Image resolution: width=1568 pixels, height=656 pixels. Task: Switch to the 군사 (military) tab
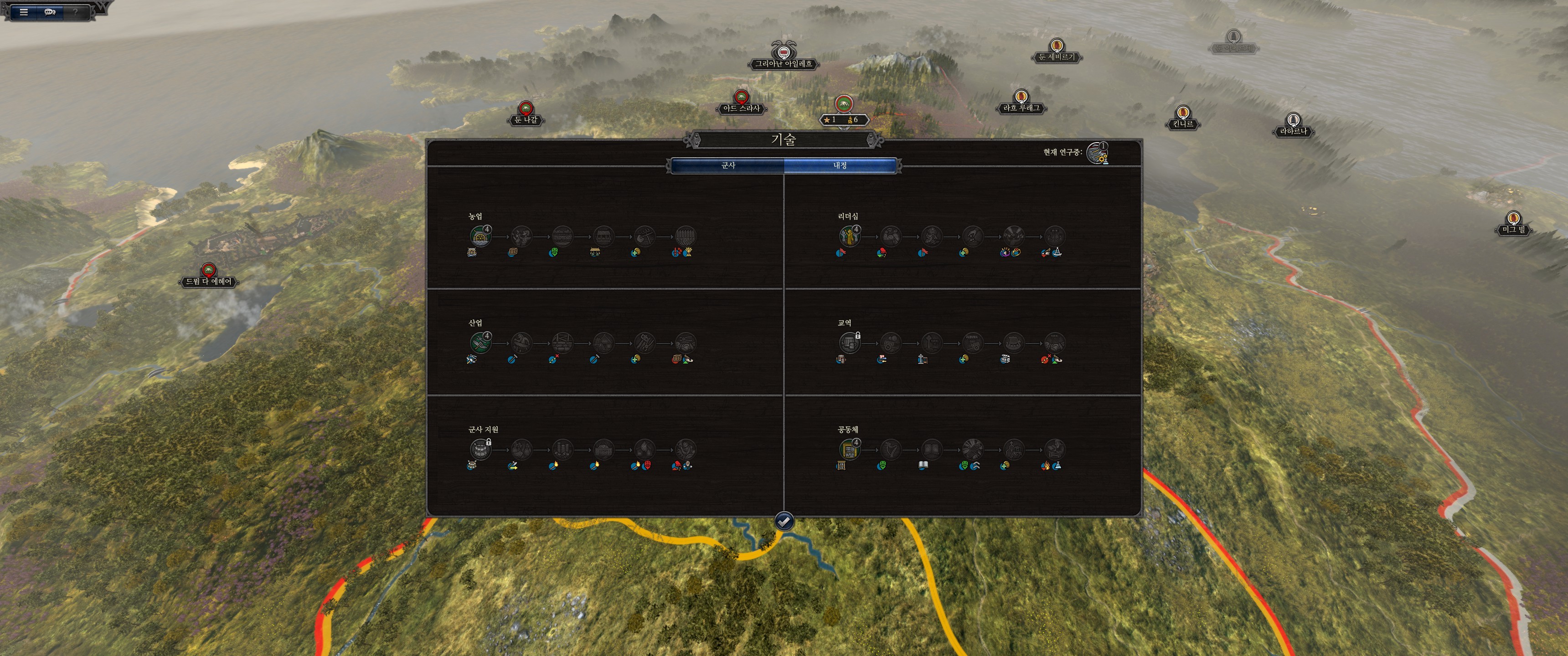727,165
